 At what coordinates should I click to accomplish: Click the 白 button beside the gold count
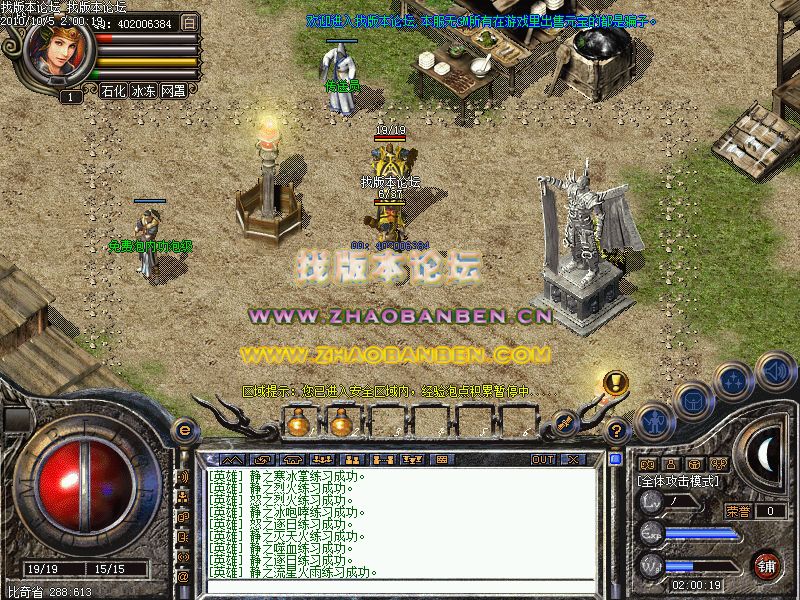pyautogui.click(x=192, y=22)
